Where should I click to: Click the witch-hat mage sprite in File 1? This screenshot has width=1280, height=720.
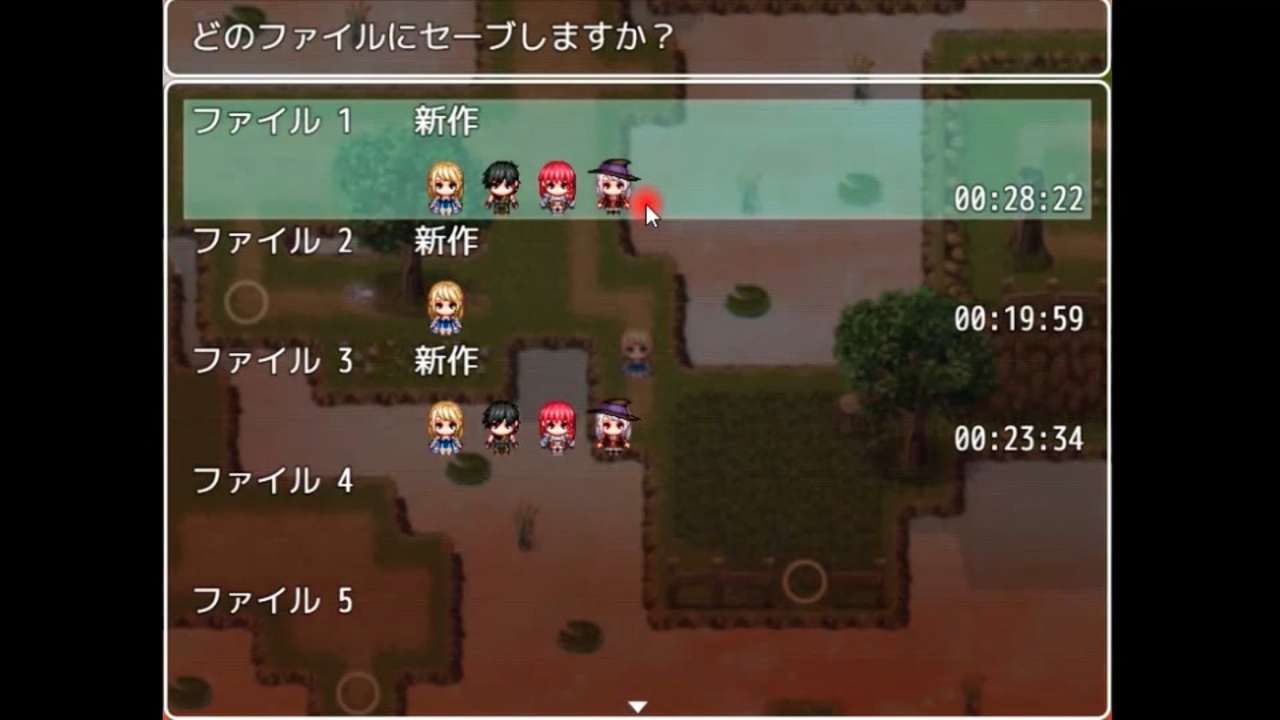[613, 185]
